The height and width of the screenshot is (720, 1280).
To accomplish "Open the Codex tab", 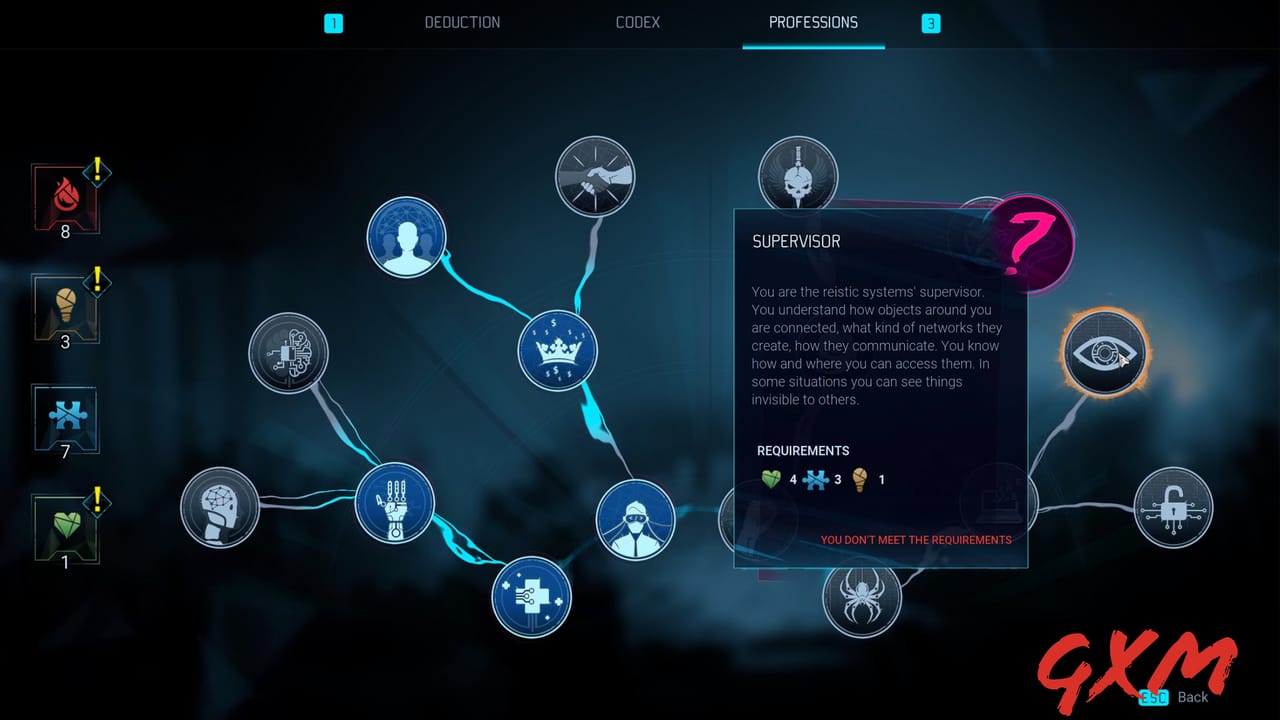I will click(637, 22).
